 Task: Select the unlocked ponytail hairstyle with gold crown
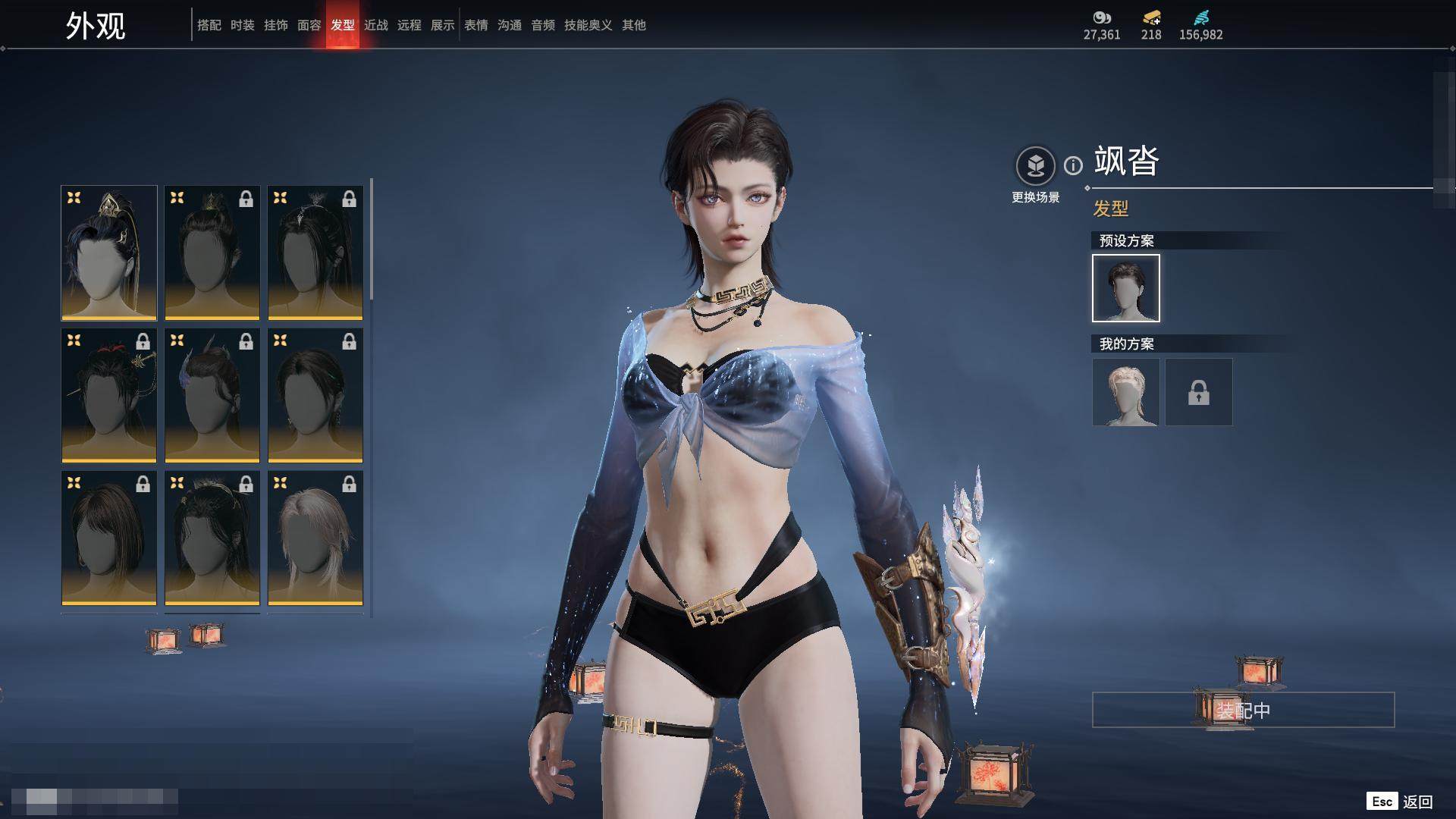click(109, 253)
